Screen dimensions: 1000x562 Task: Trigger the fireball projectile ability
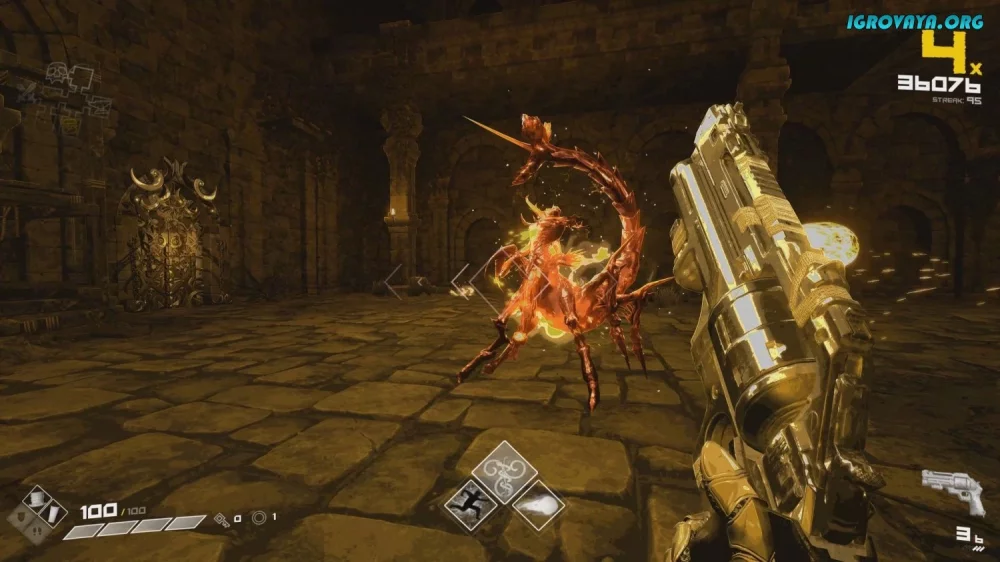click(538, 502)
